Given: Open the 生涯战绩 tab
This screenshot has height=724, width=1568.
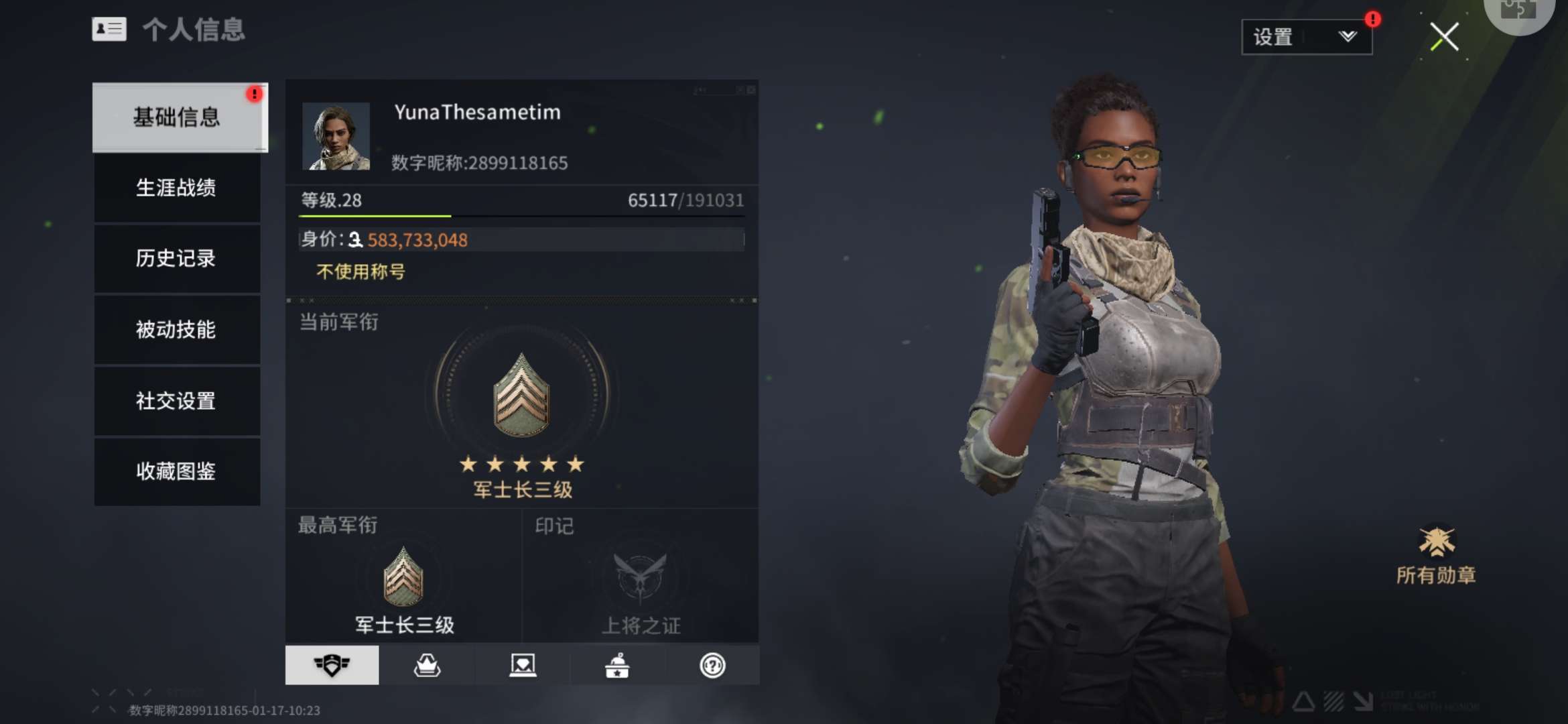Looking at the screenshot, I should pyautogui.click(x=177, y=188).
